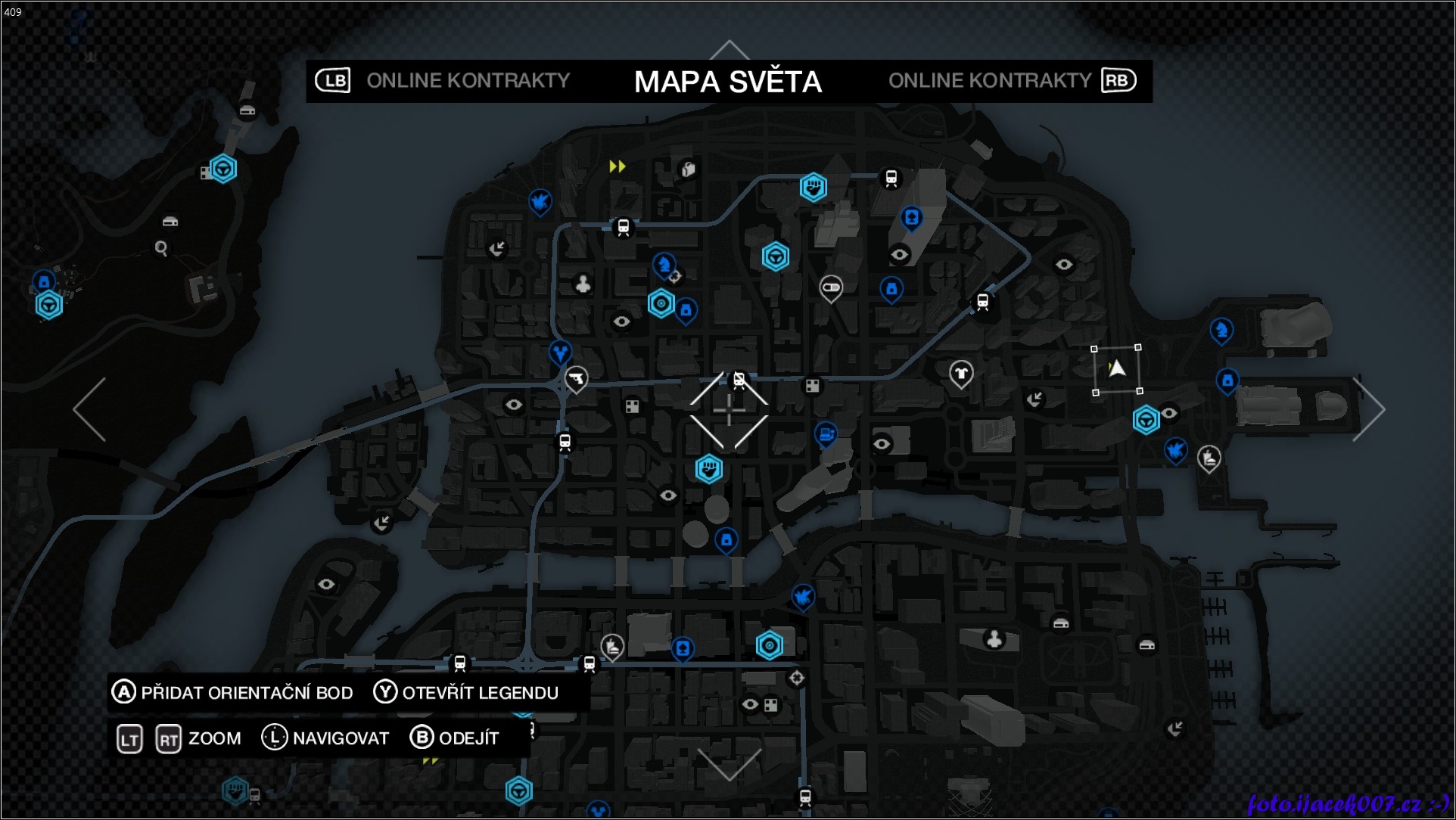Exit the map with Odejít
The height and width of the screenshot is (820, 1456).
point(454,738)
